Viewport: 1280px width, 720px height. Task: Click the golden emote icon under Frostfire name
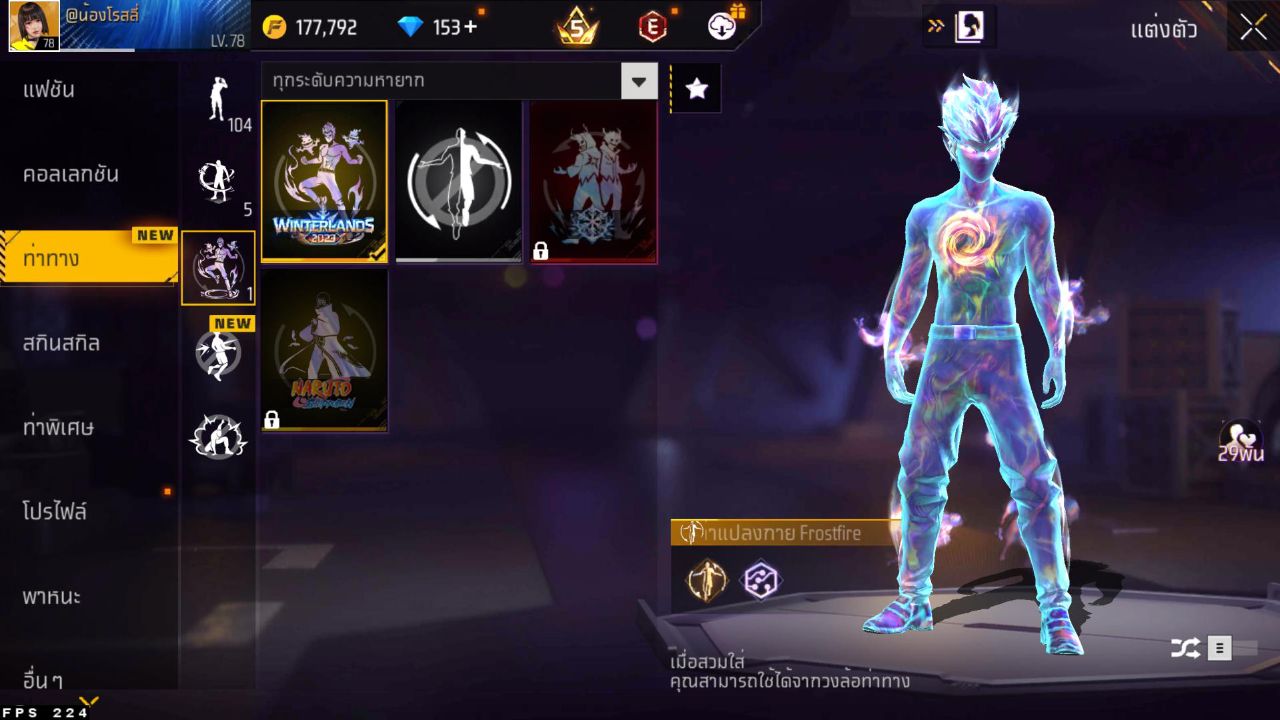coord(708,581)
